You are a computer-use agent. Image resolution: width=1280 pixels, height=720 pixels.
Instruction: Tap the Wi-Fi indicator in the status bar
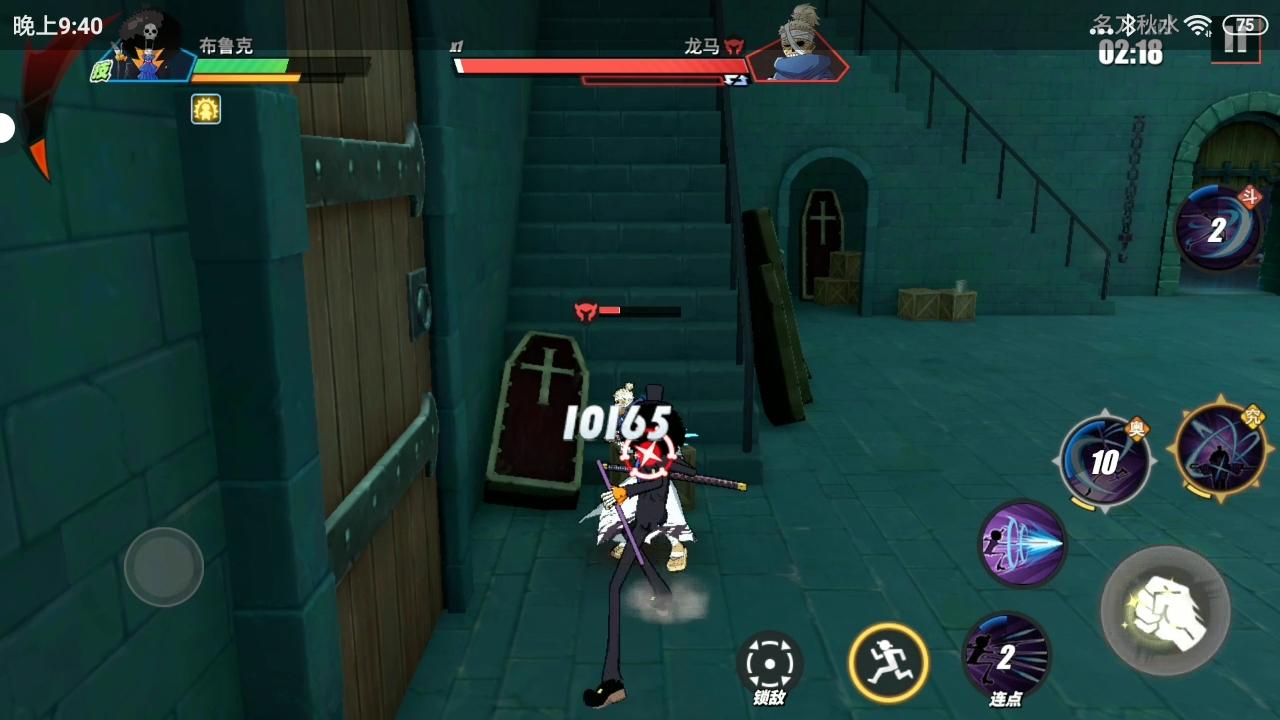pyautogui.click(x=1198, y=25)
